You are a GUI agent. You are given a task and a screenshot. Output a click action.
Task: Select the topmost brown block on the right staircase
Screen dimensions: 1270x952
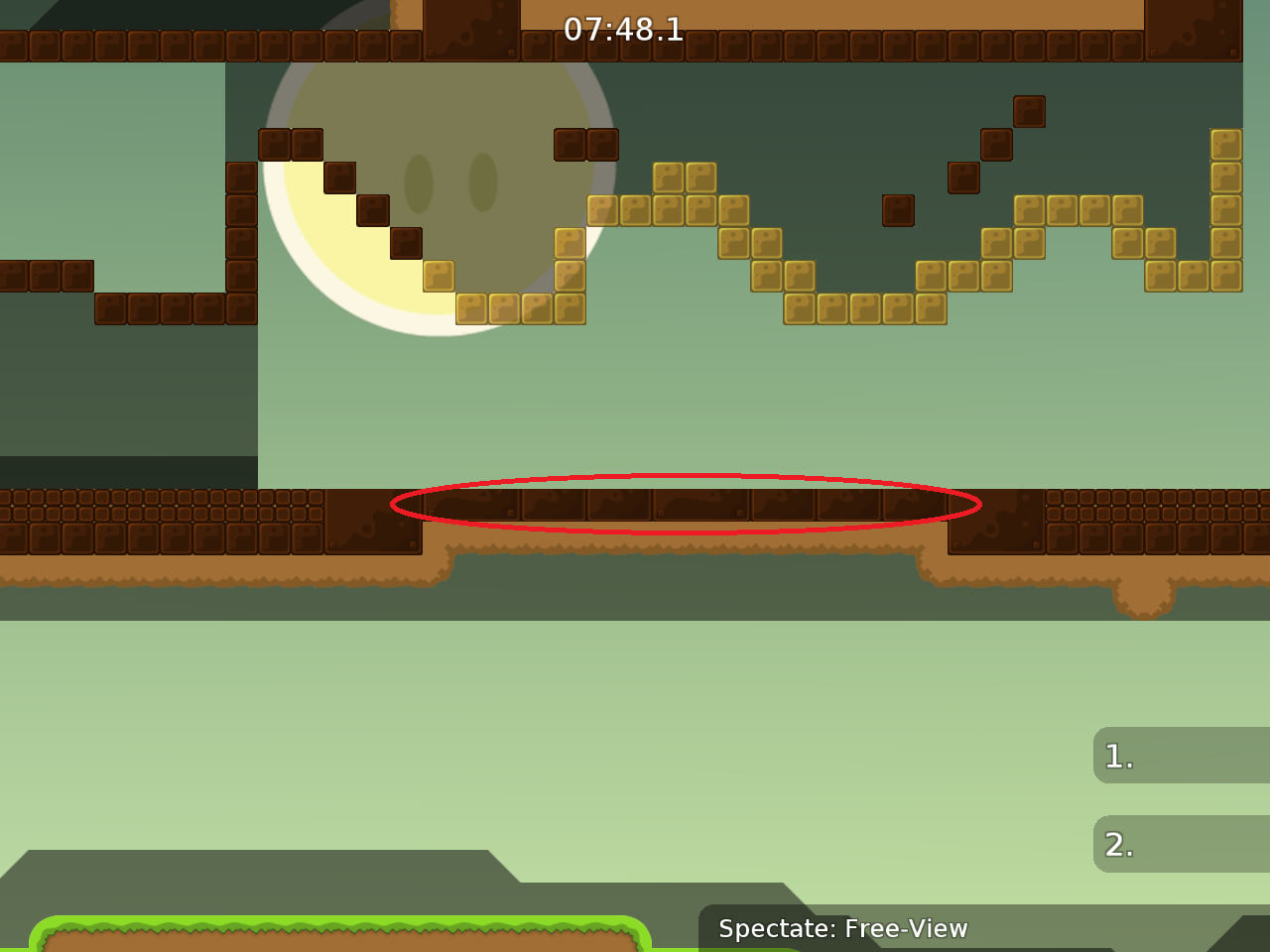[x=1030, y=112]
